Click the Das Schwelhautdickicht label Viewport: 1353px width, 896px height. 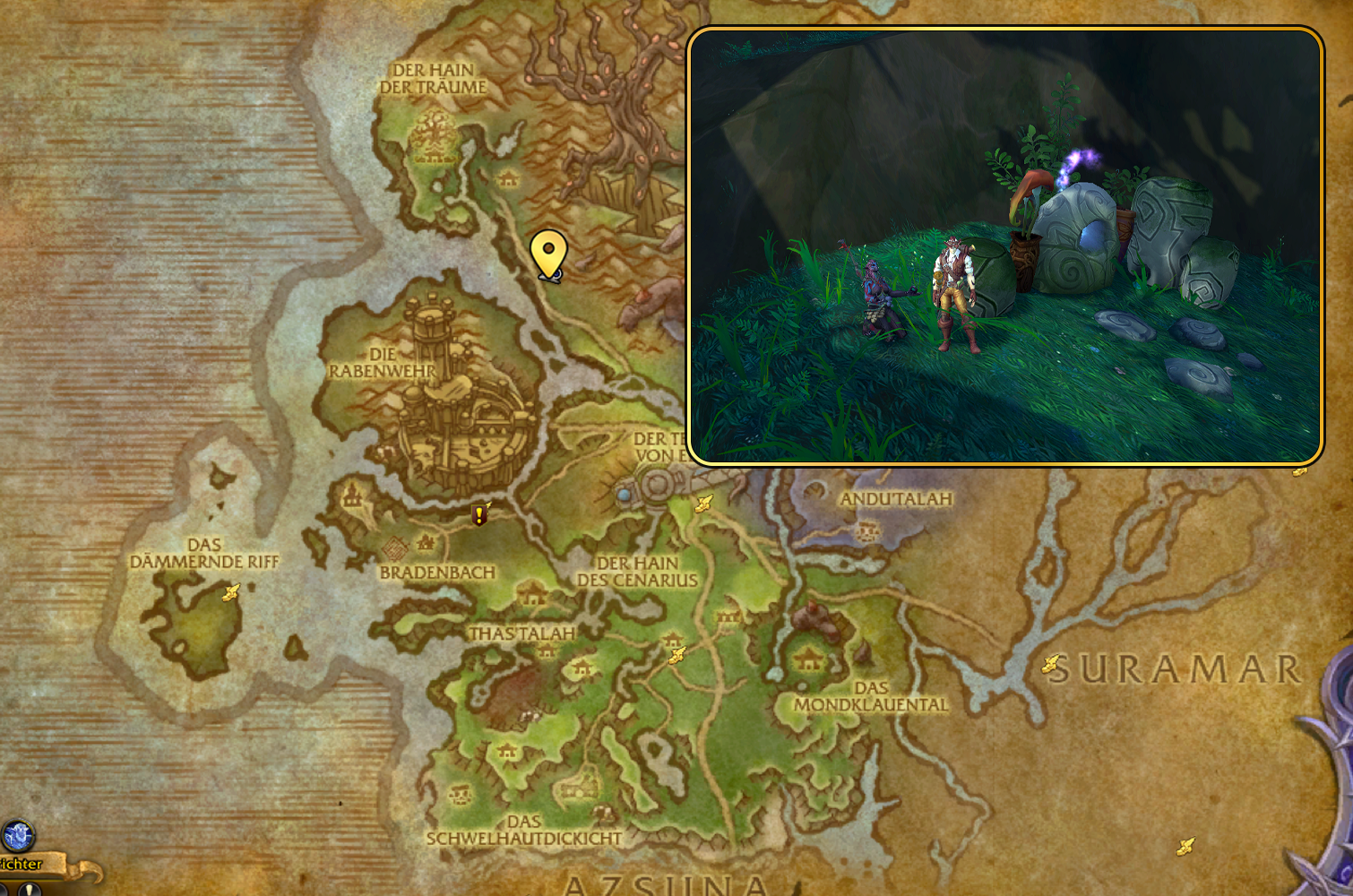click(x=525, y=829)
